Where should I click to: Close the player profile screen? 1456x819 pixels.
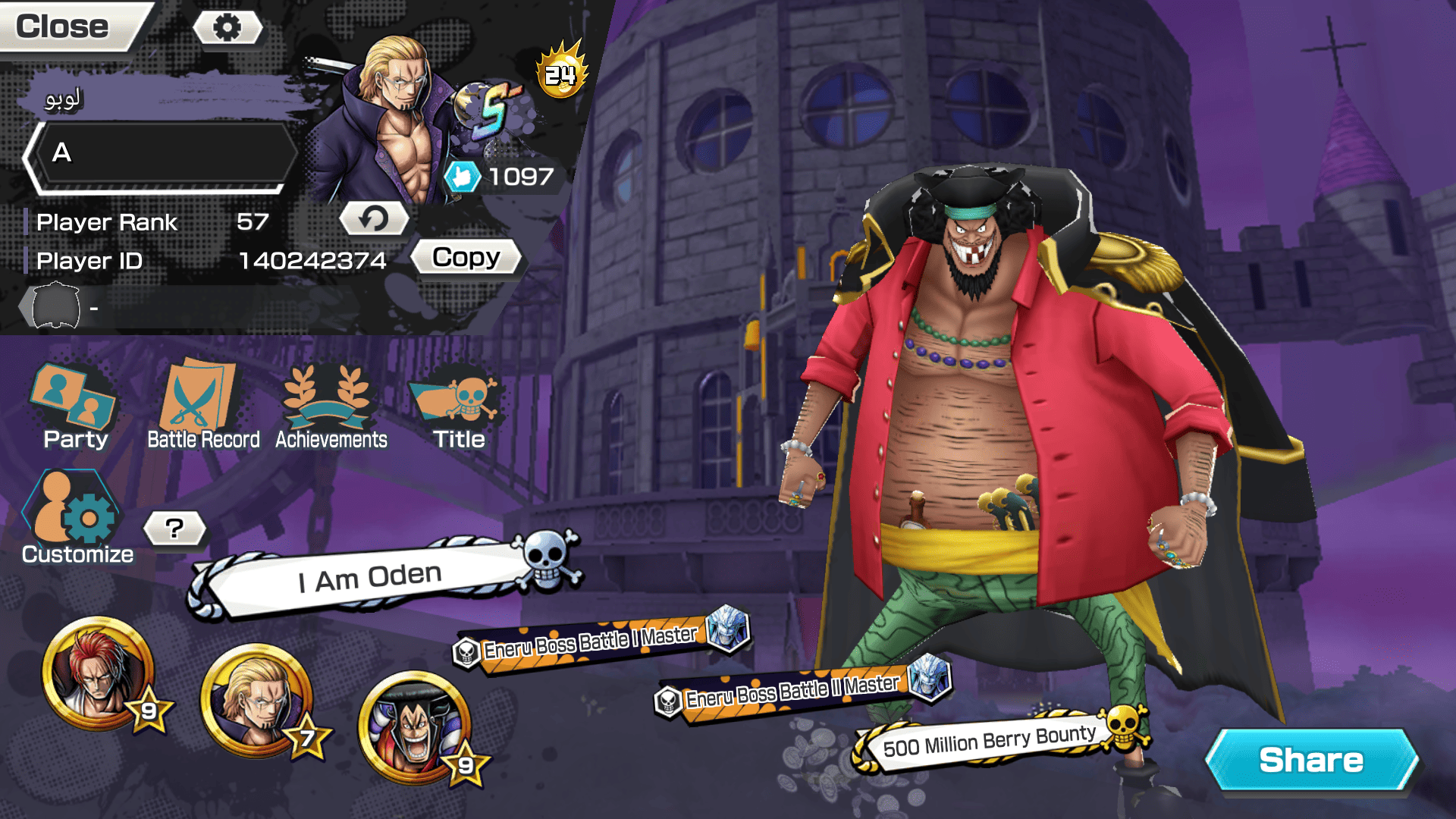coord(64,27)
